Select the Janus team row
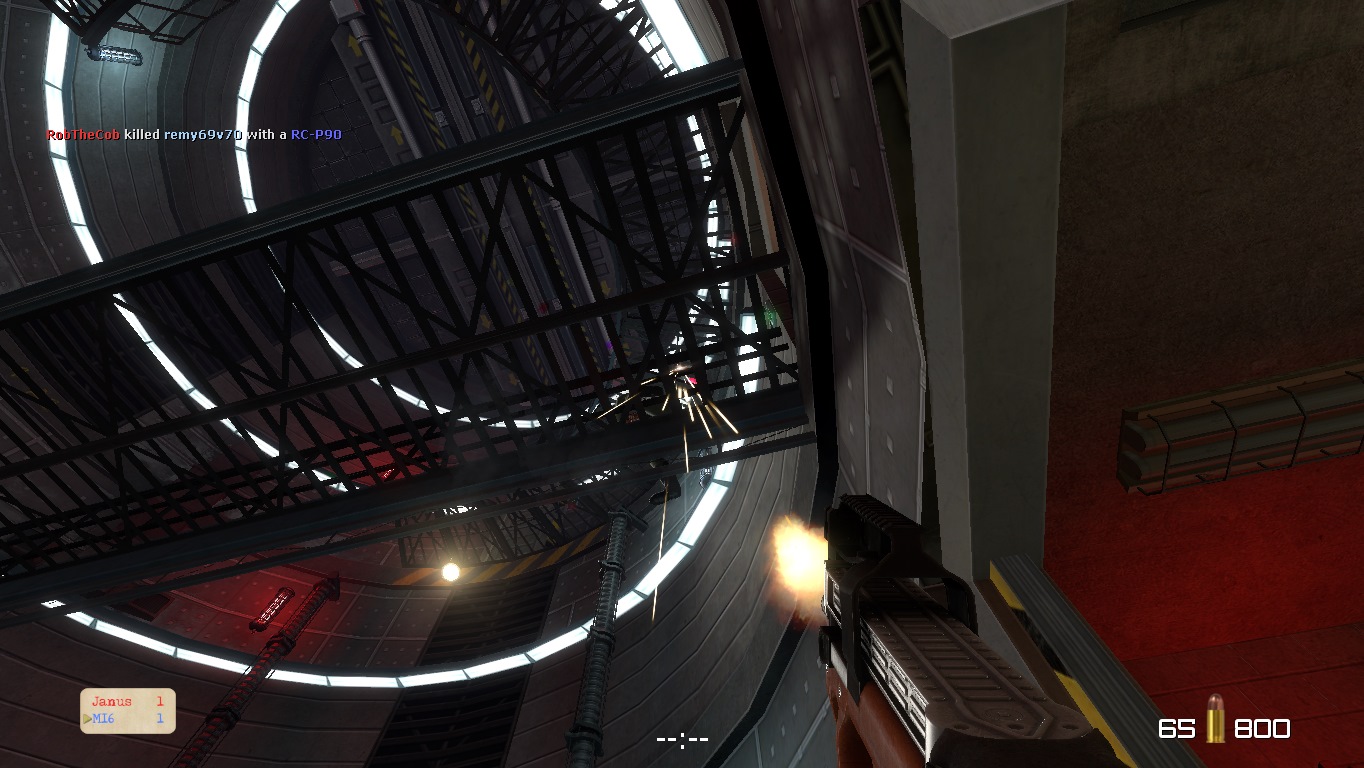The width and height of the screenshot is (1364, 768). 127,702
